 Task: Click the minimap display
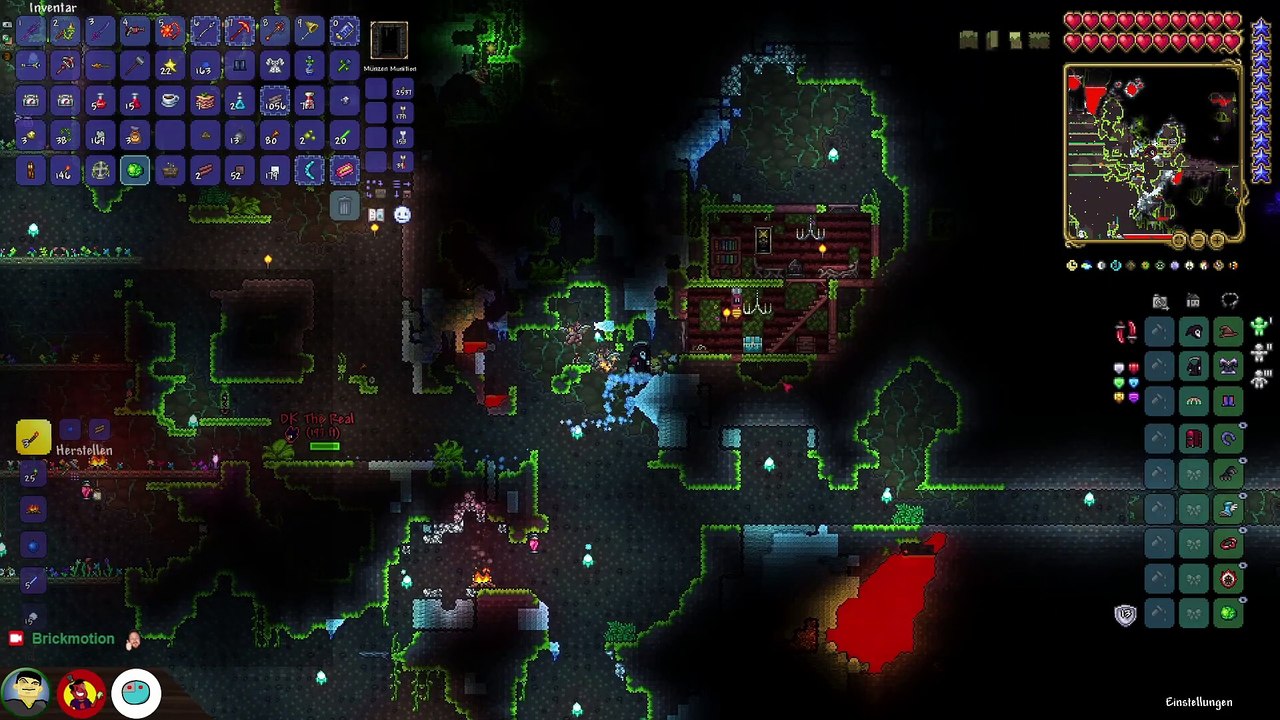click(1153, 153)
